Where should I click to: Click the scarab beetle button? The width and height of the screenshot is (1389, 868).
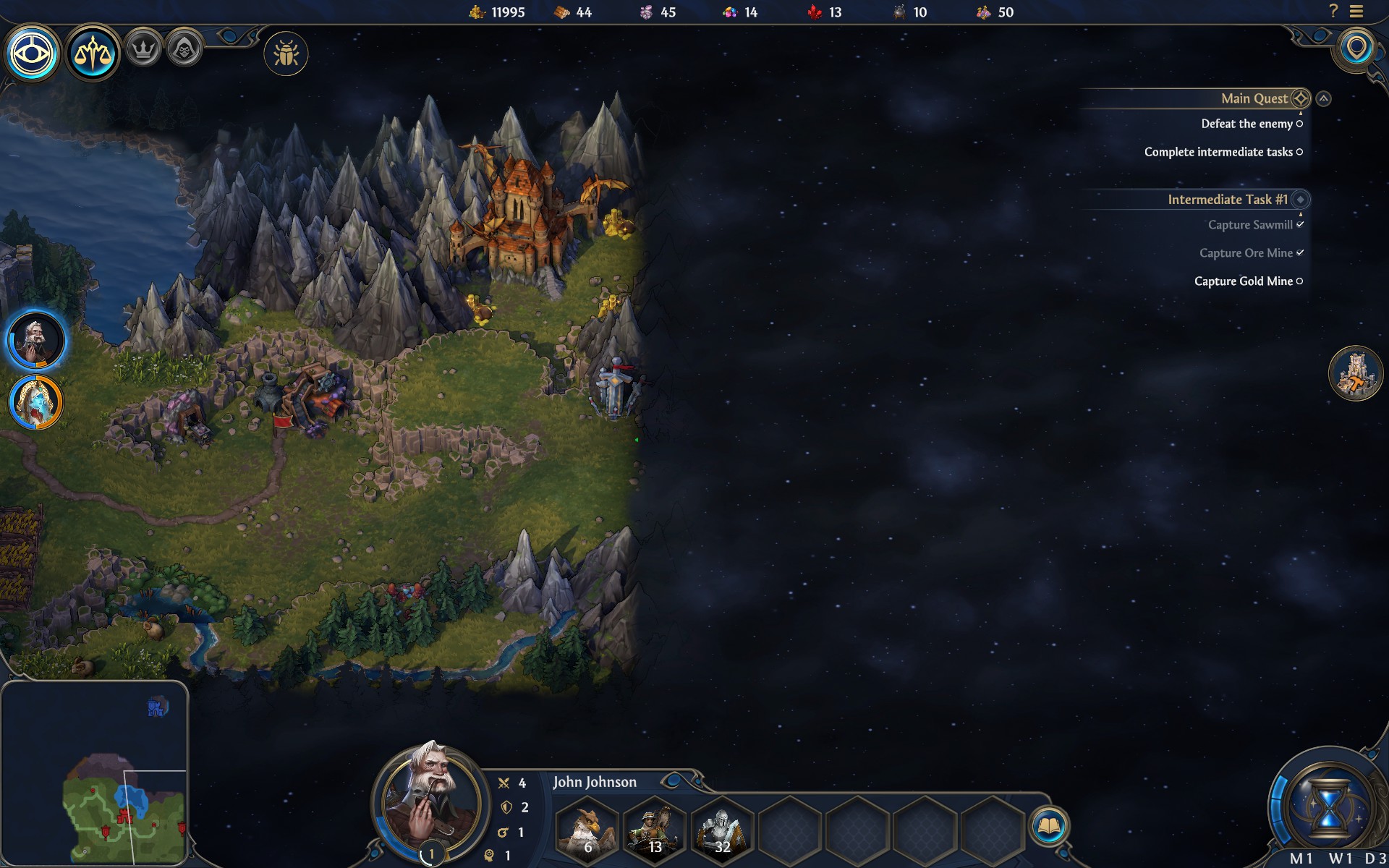click(x=286, y=54)
